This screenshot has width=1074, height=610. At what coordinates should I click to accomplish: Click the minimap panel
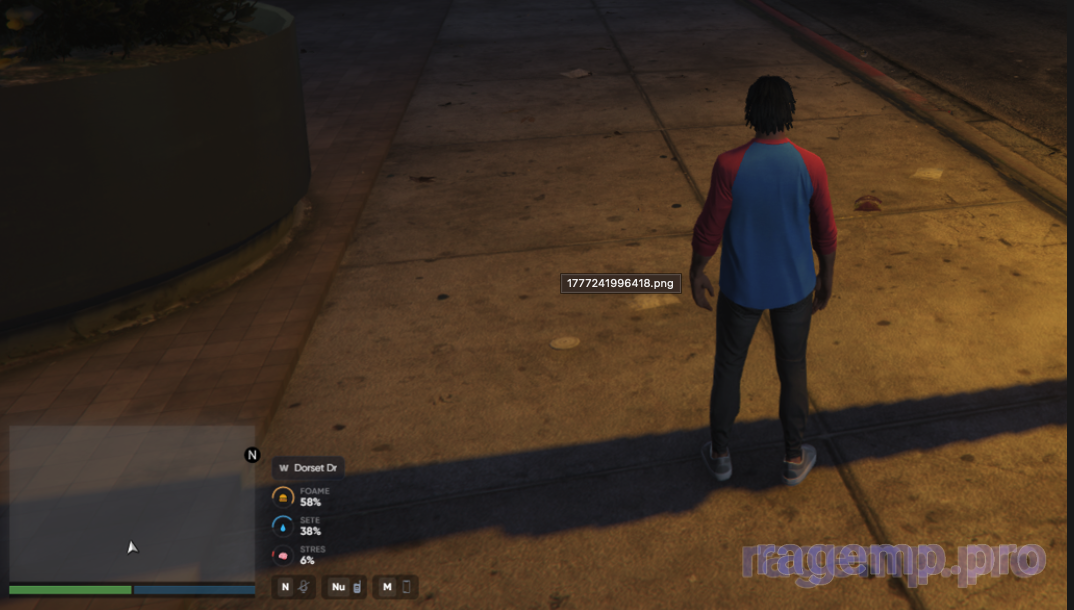pos(132,503)
